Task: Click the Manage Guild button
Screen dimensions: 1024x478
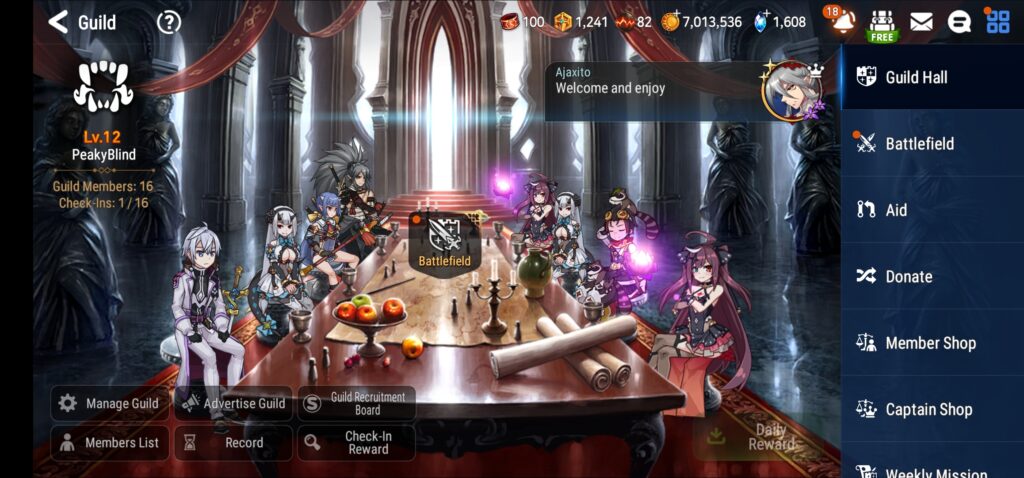Action: tap(109, 403)
